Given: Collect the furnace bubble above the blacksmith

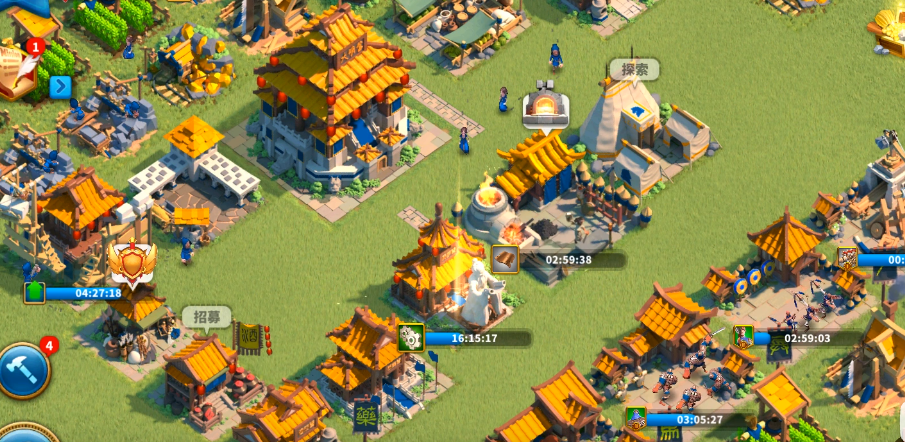Looking at the screenshot, I should [546, 105].
